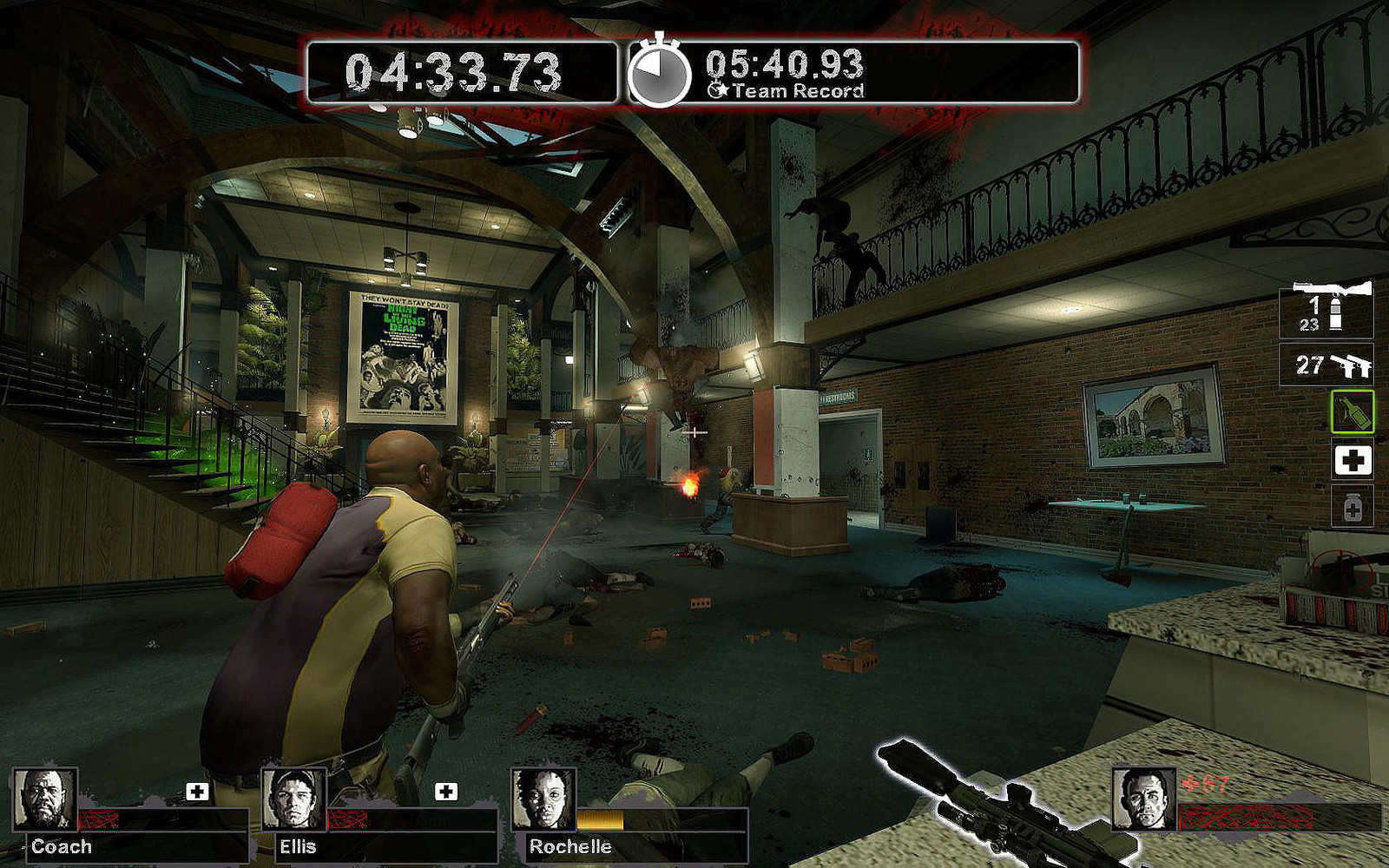1389x868 pixels.
Task: Select the first aid kit slot
Action: (x=1353, y=460)
